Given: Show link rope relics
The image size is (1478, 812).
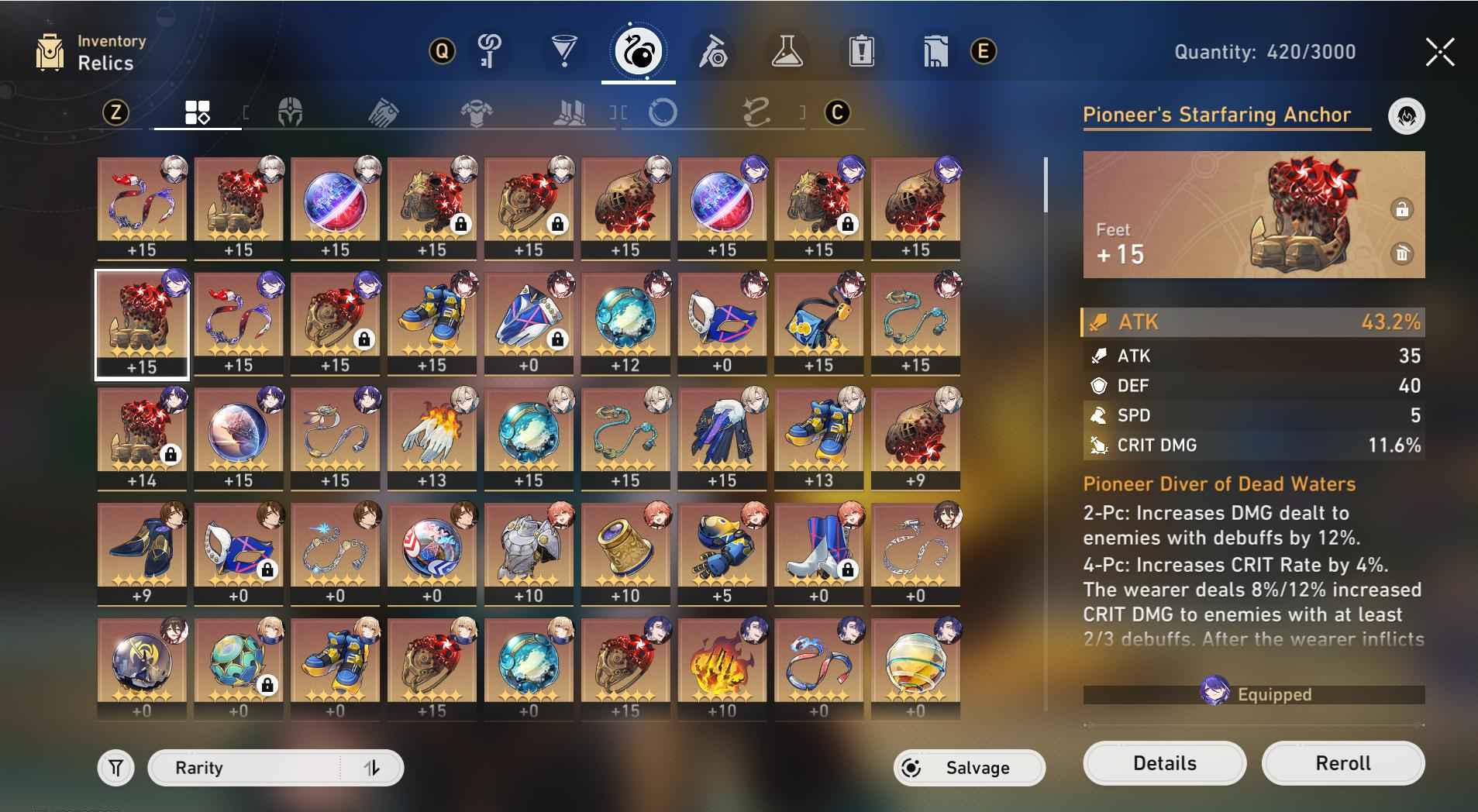Looking at the screenshot, I should coord(756,113).
